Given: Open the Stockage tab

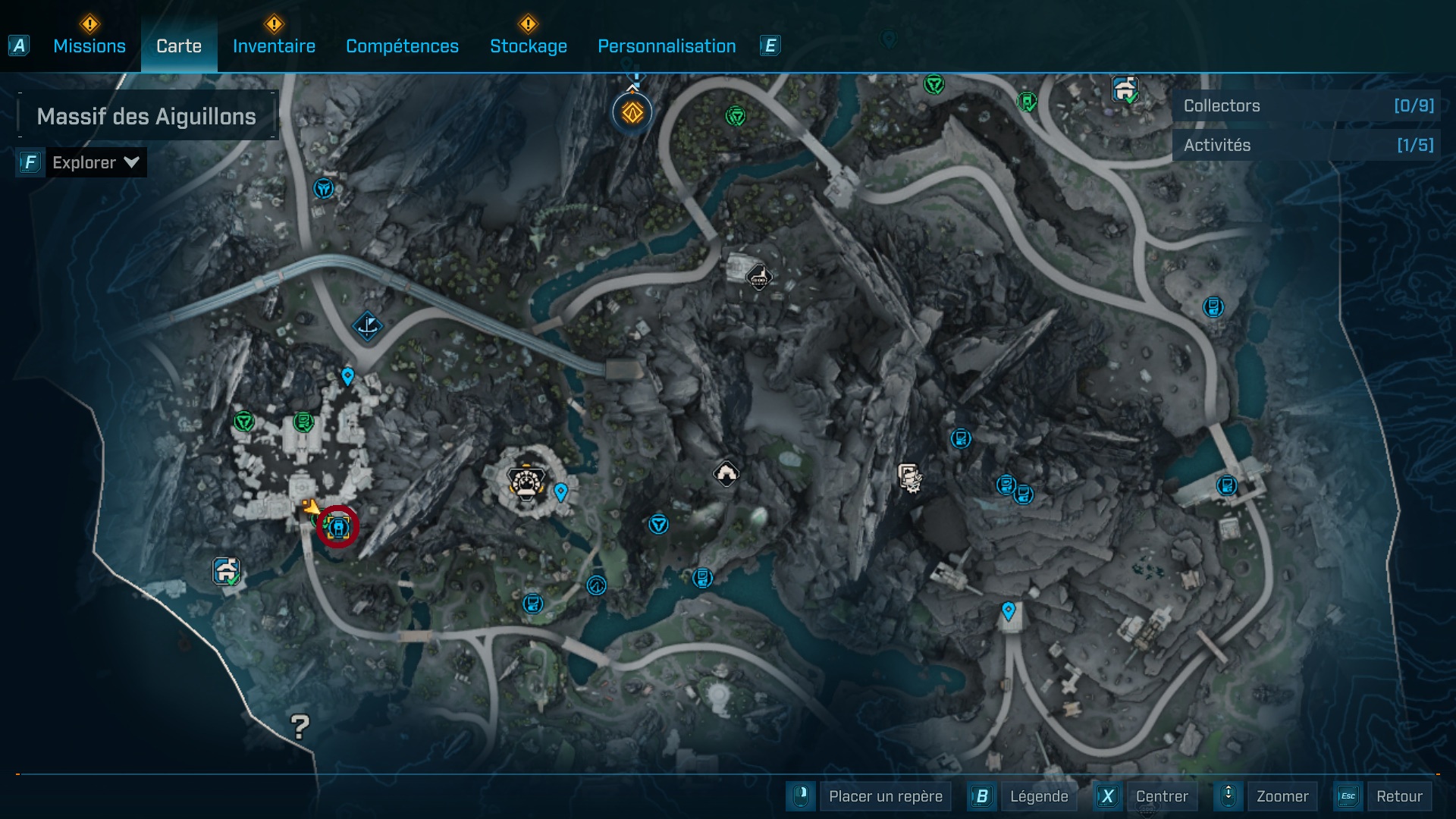Looking at the screenshot, I should (x=529, y=46).
